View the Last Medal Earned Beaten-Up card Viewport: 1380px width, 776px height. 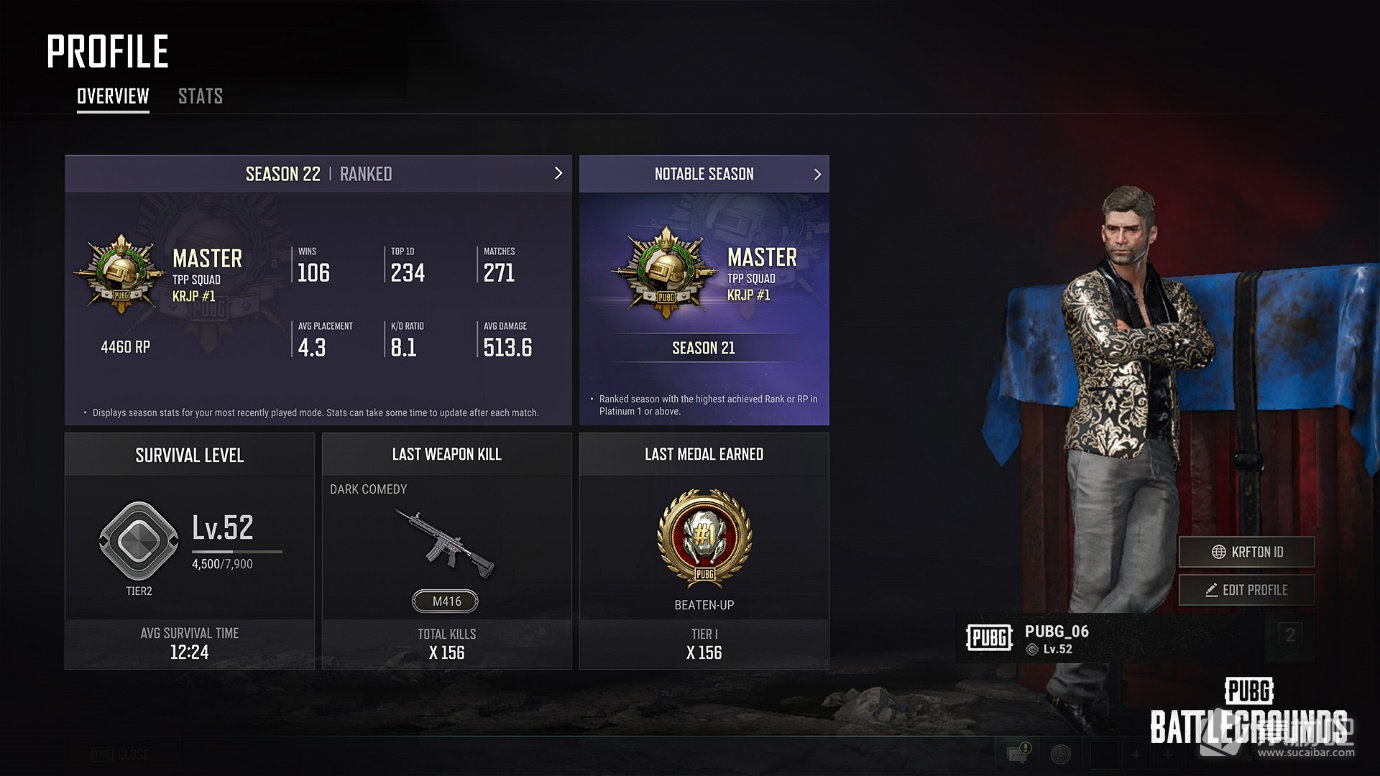click(x=704, y=550)
